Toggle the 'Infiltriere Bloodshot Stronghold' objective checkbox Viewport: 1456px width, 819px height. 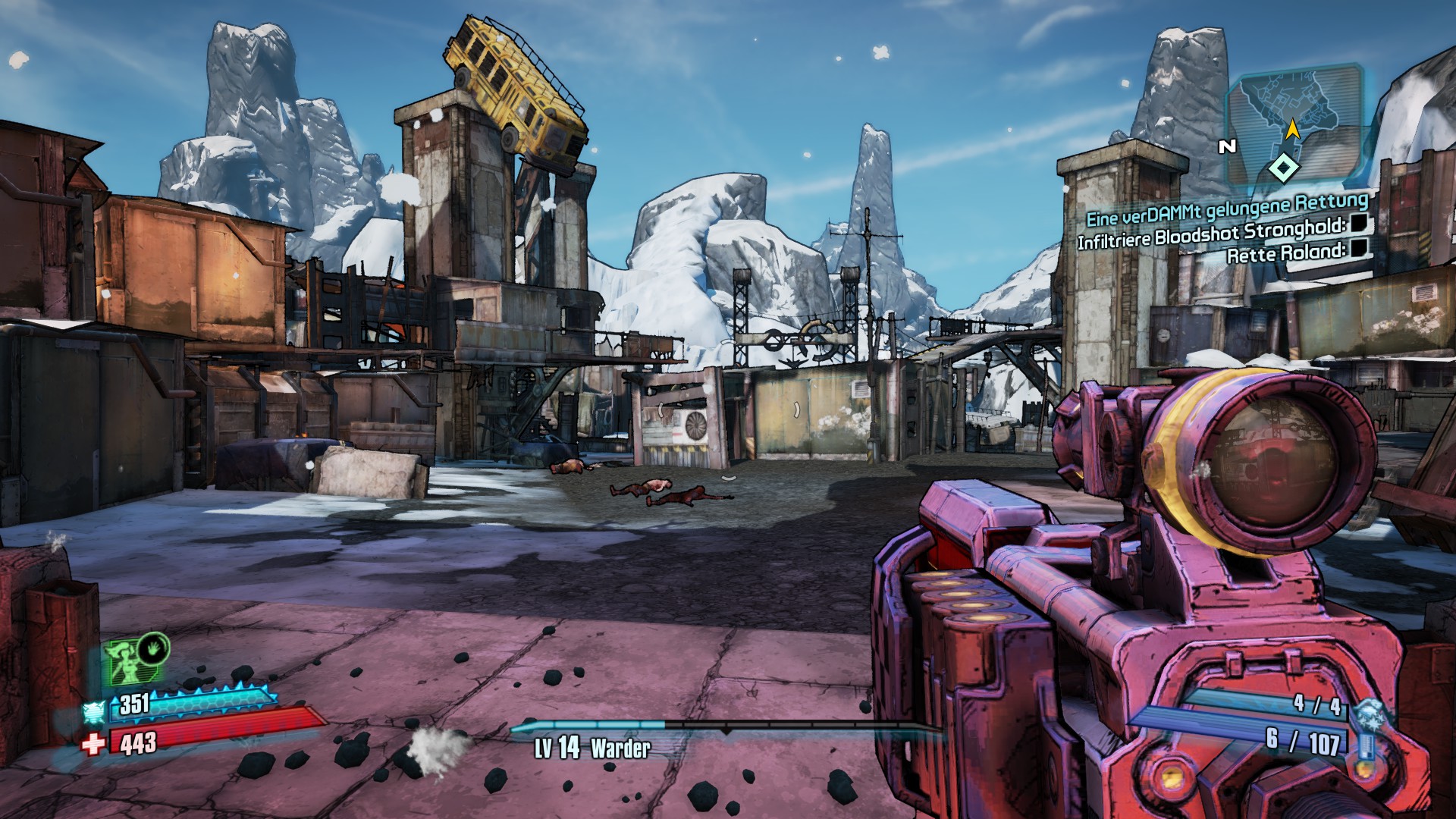[x=1360, y=223]
